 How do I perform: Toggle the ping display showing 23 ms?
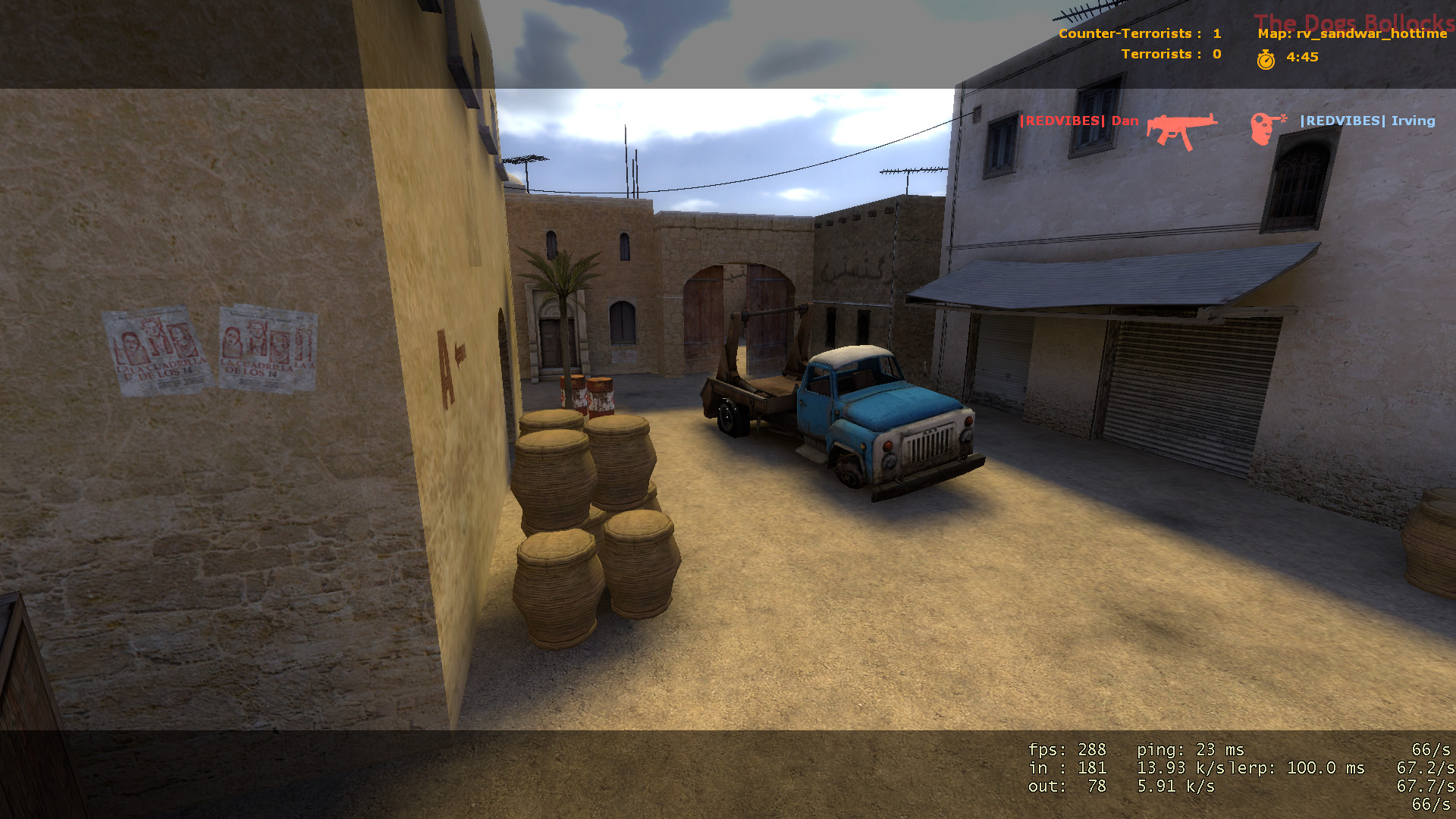(x=1191, y=749)
